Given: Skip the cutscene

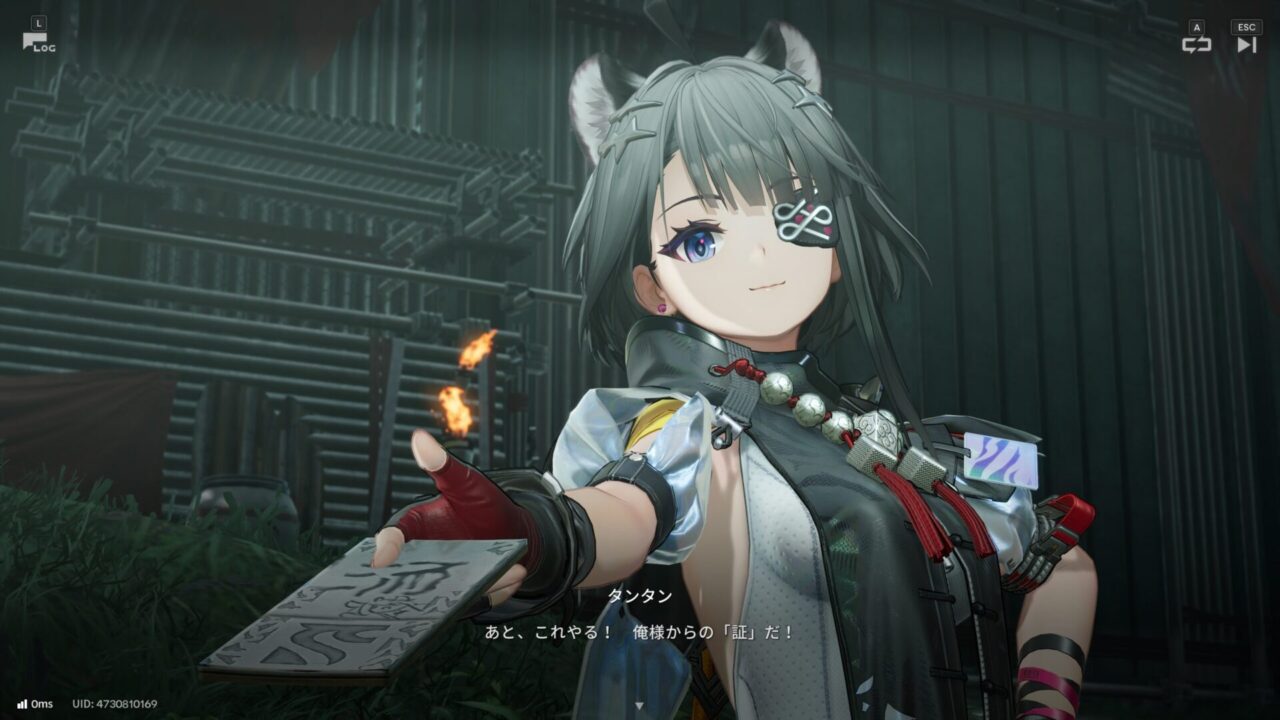Looking at the screenshot, I should [x=1246, y=44].
